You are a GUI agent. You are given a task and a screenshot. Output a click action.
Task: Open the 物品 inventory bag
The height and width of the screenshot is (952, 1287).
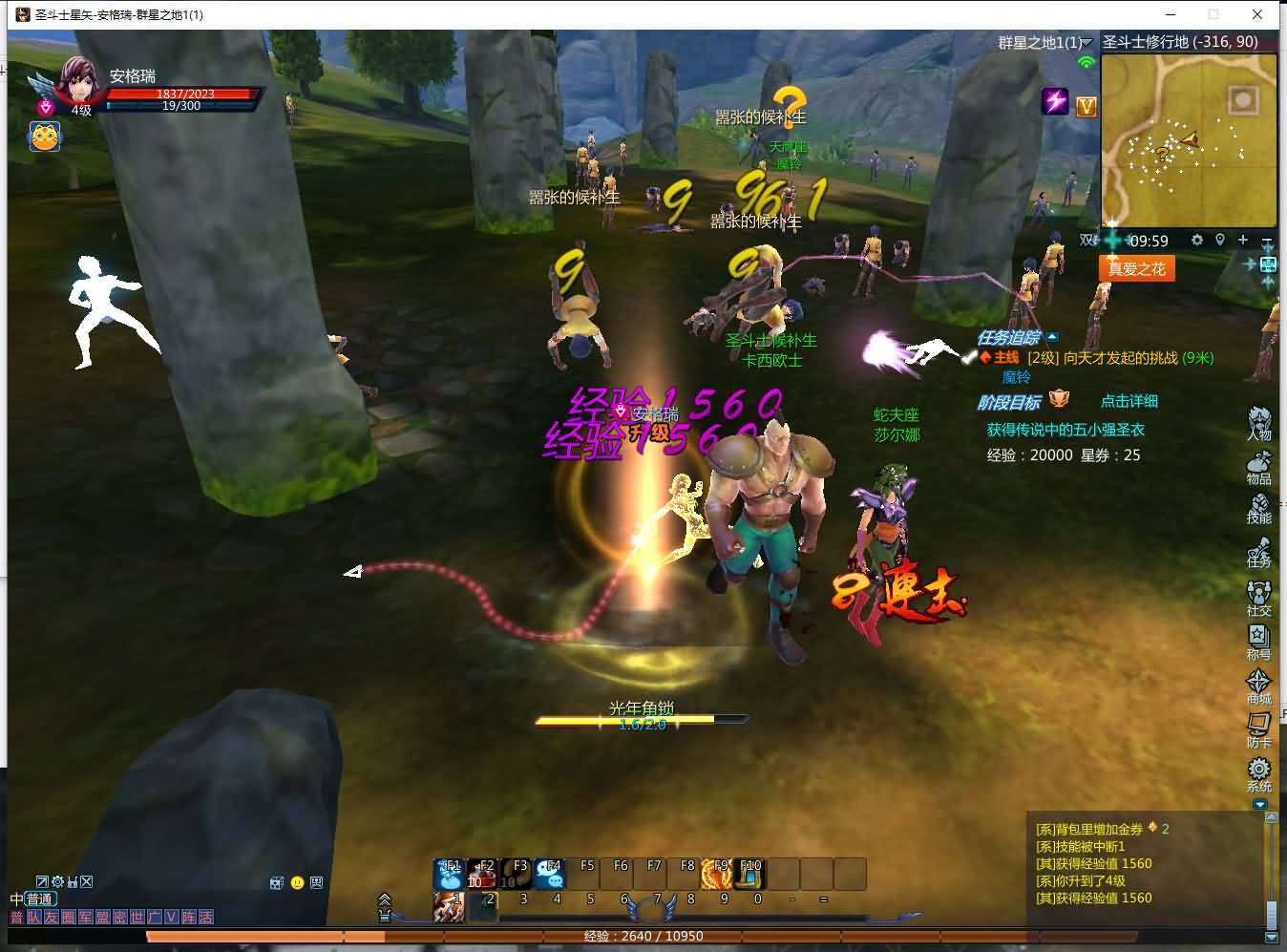point(1258,466)
